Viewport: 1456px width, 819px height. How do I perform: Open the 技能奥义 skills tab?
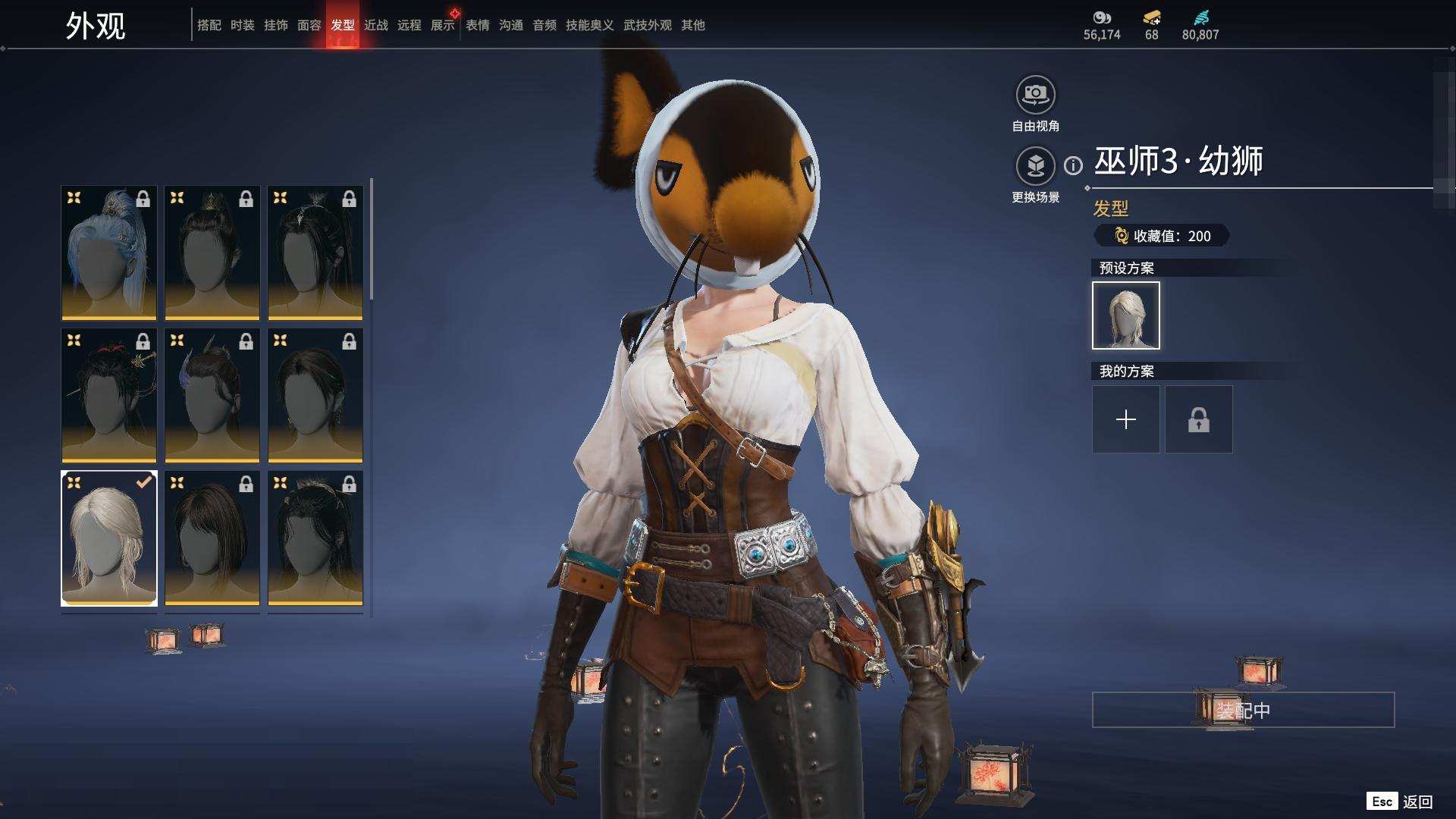589,25
